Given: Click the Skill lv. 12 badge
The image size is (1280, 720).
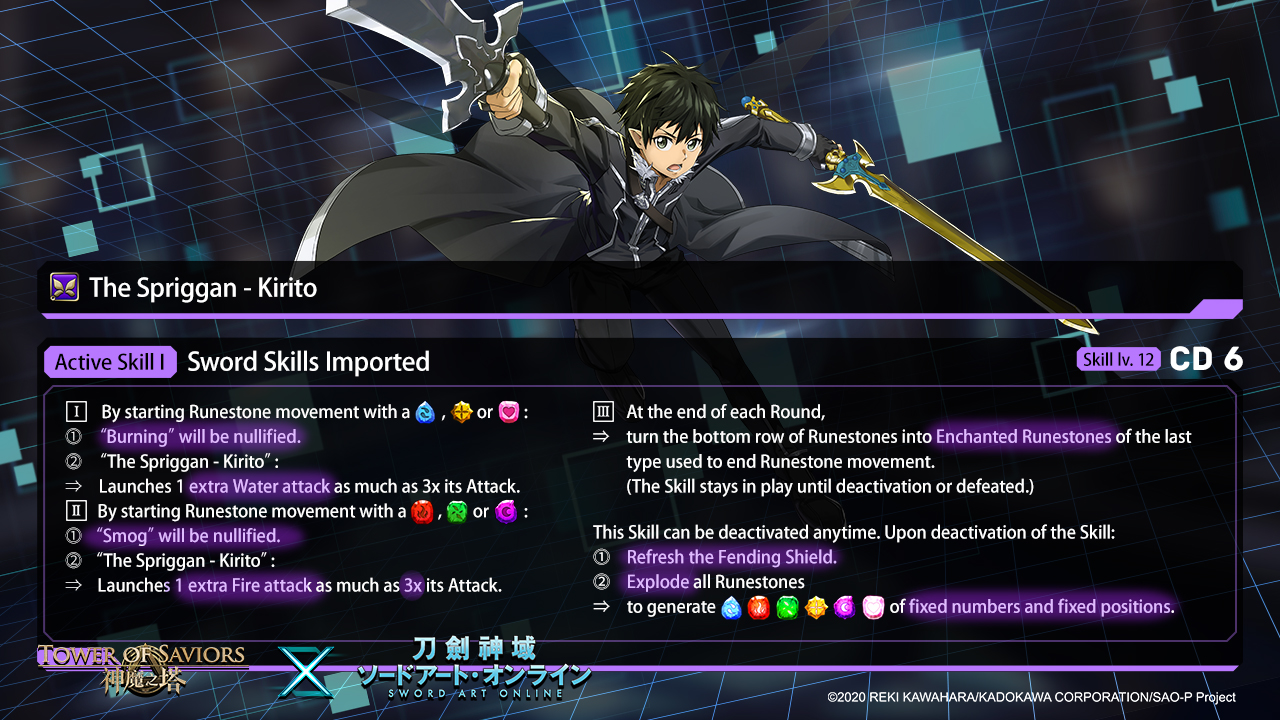Looking at the screenshot, I should tap(1118, 360).
